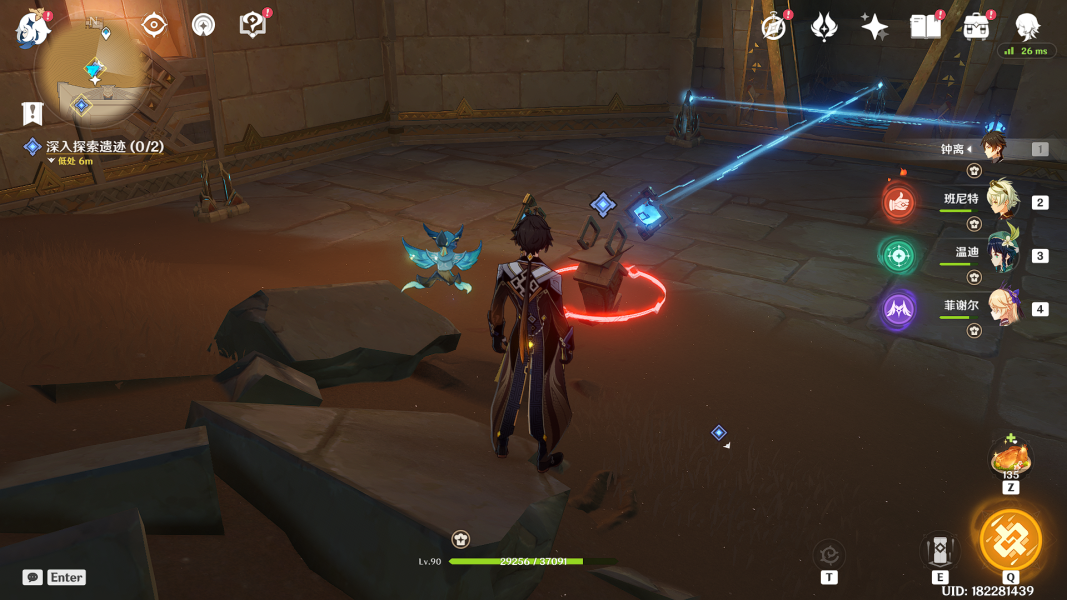Use the roast chicken food item

click(1010, 458)
